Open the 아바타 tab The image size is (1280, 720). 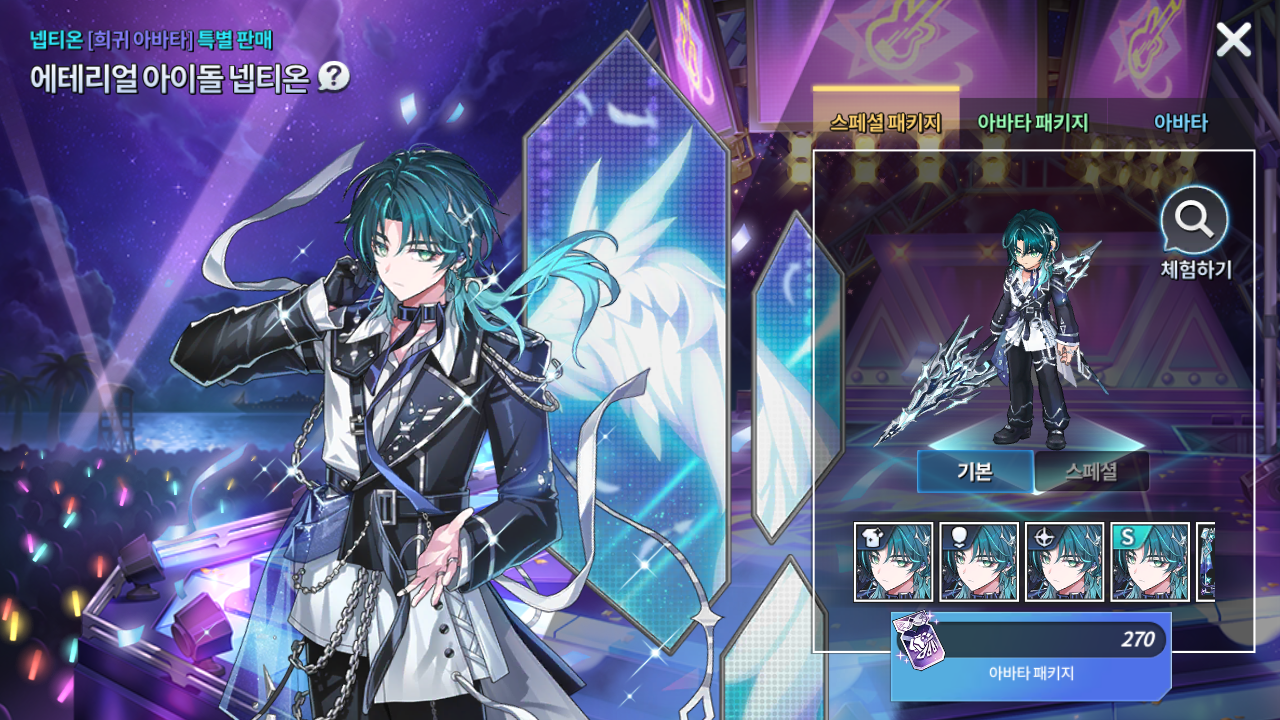1180,123
